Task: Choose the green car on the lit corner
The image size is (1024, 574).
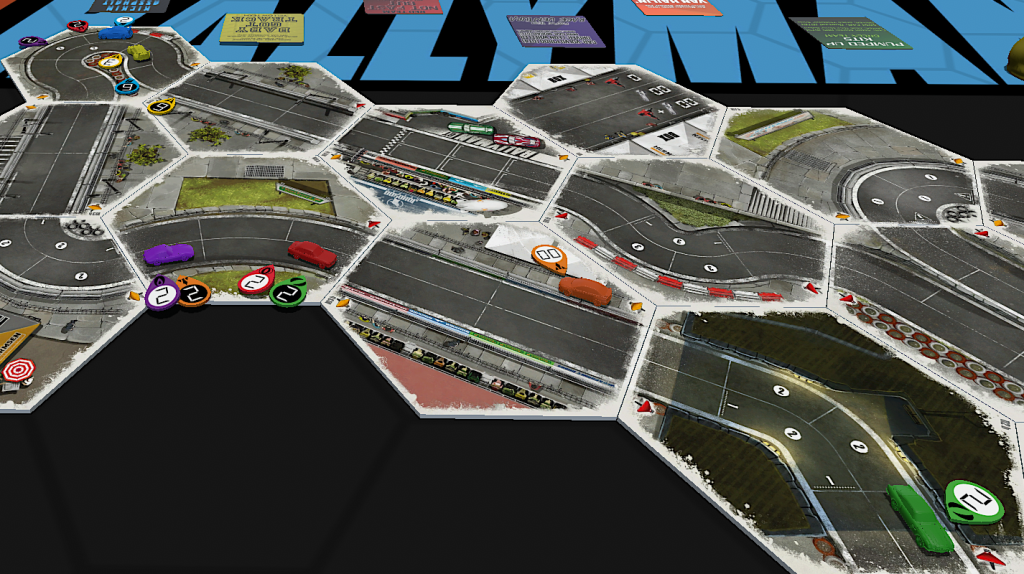Action: pyautogui.click(x=920, y=517)
